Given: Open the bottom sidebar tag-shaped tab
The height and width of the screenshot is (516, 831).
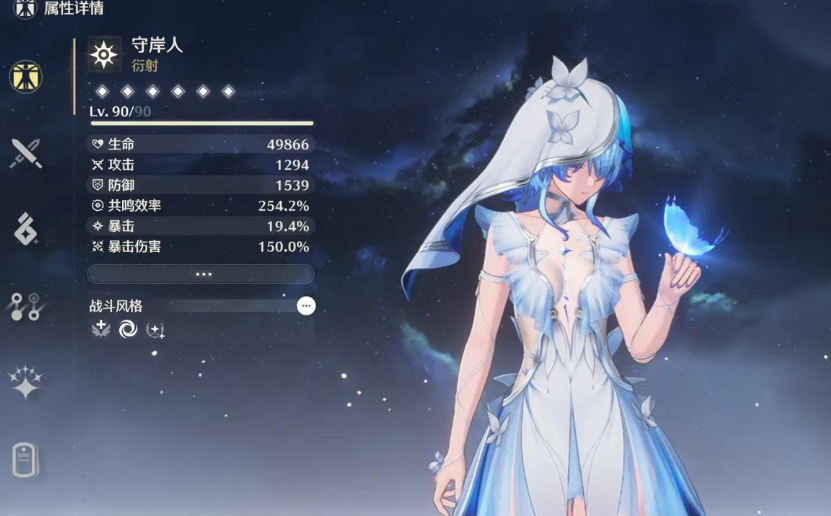Looking at the screenshot, I should (26, 460).
